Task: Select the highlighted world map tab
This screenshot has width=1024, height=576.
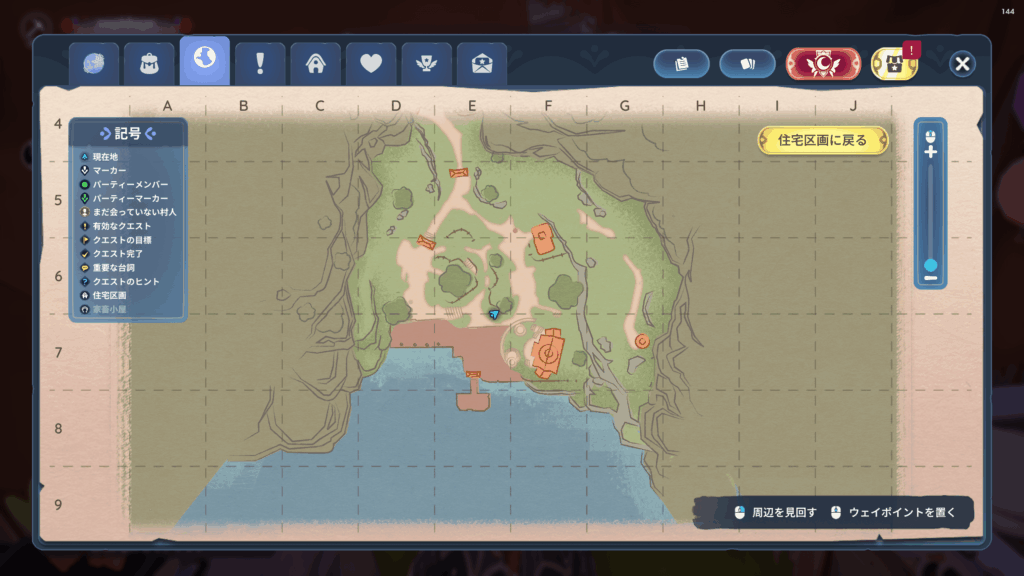Action: click(x=204, y=61)
